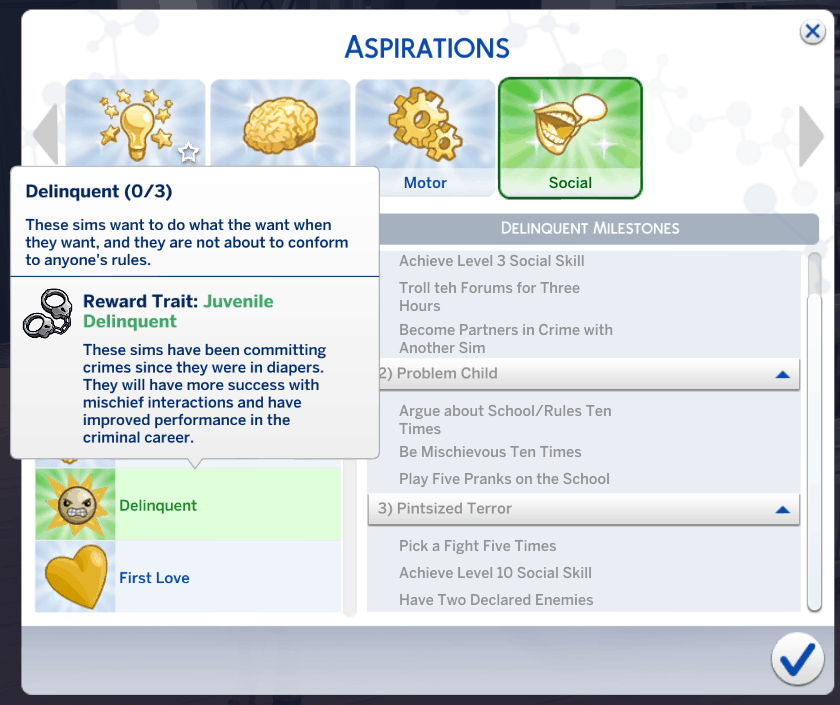Choose the First Love aspiration
840x705 pixels.
[188, 577]
